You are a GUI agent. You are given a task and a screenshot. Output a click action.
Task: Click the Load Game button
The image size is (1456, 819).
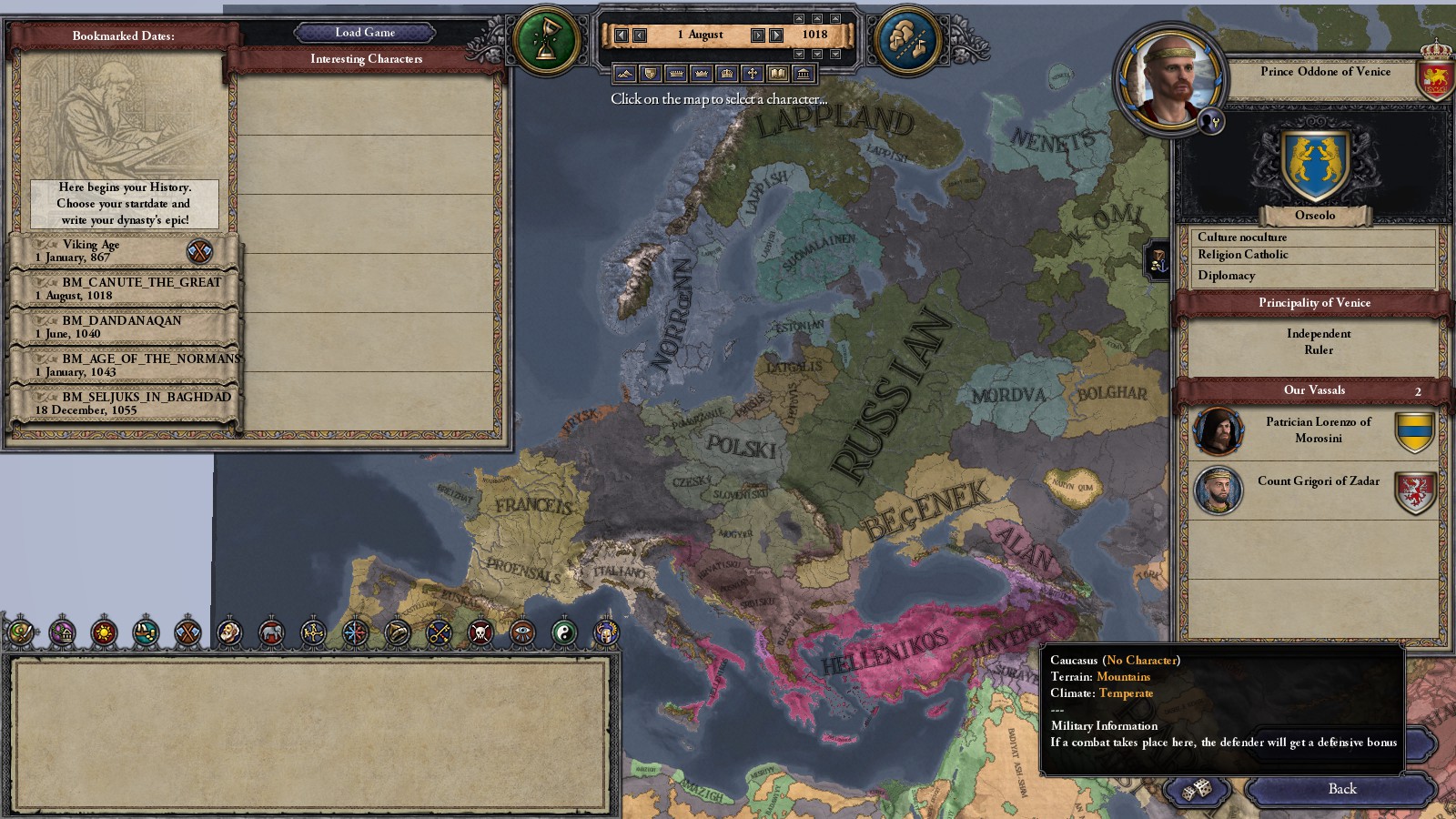[x=364, y=32]
